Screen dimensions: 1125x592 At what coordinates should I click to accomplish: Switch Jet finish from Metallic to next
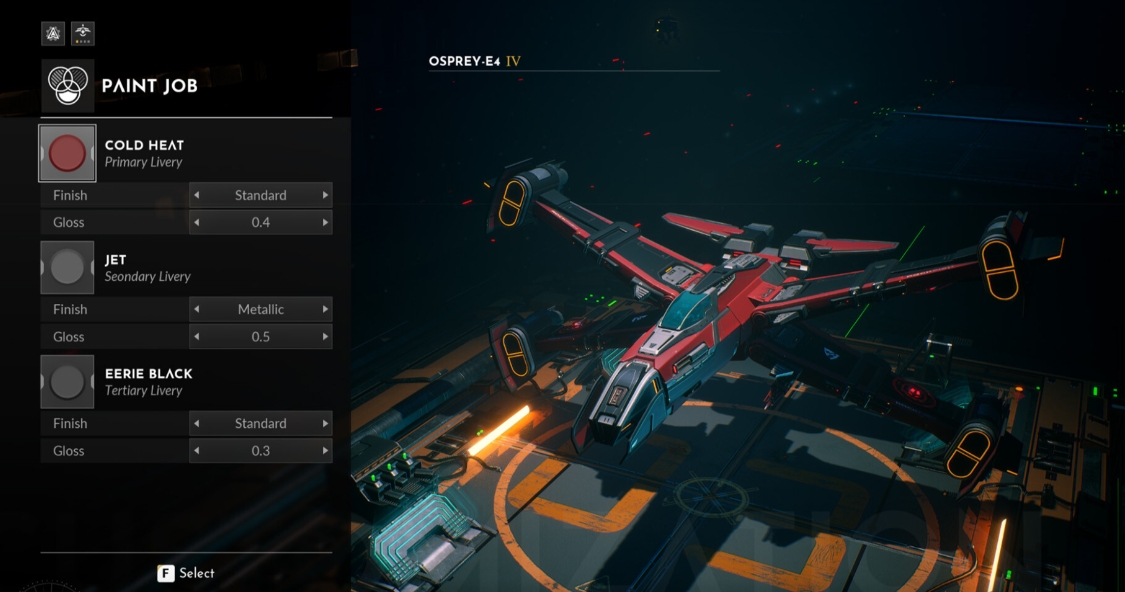[325, 309]
